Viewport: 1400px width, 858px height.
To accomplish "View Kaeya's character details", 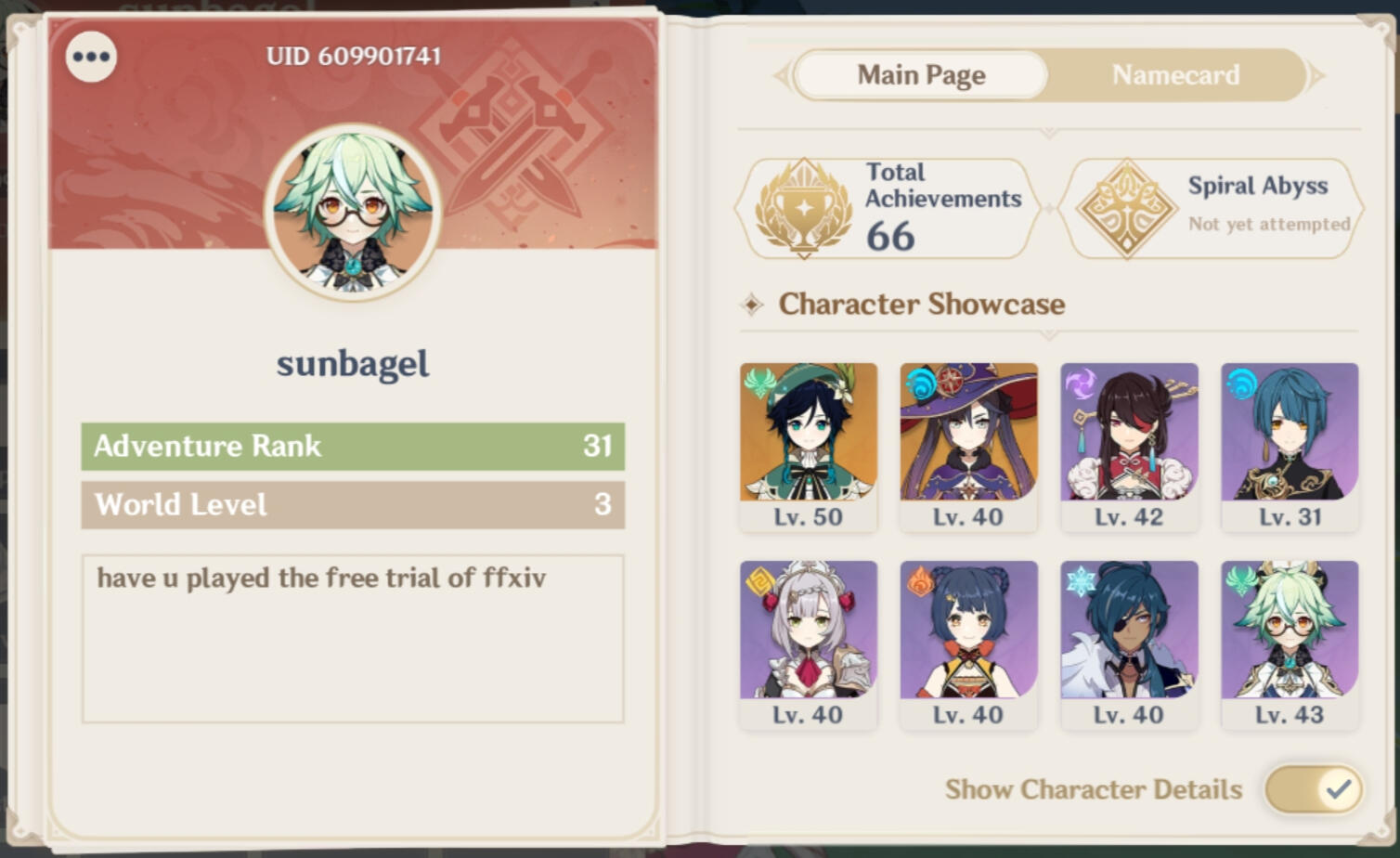I will pyautogui.click(x=1129, y=643).
